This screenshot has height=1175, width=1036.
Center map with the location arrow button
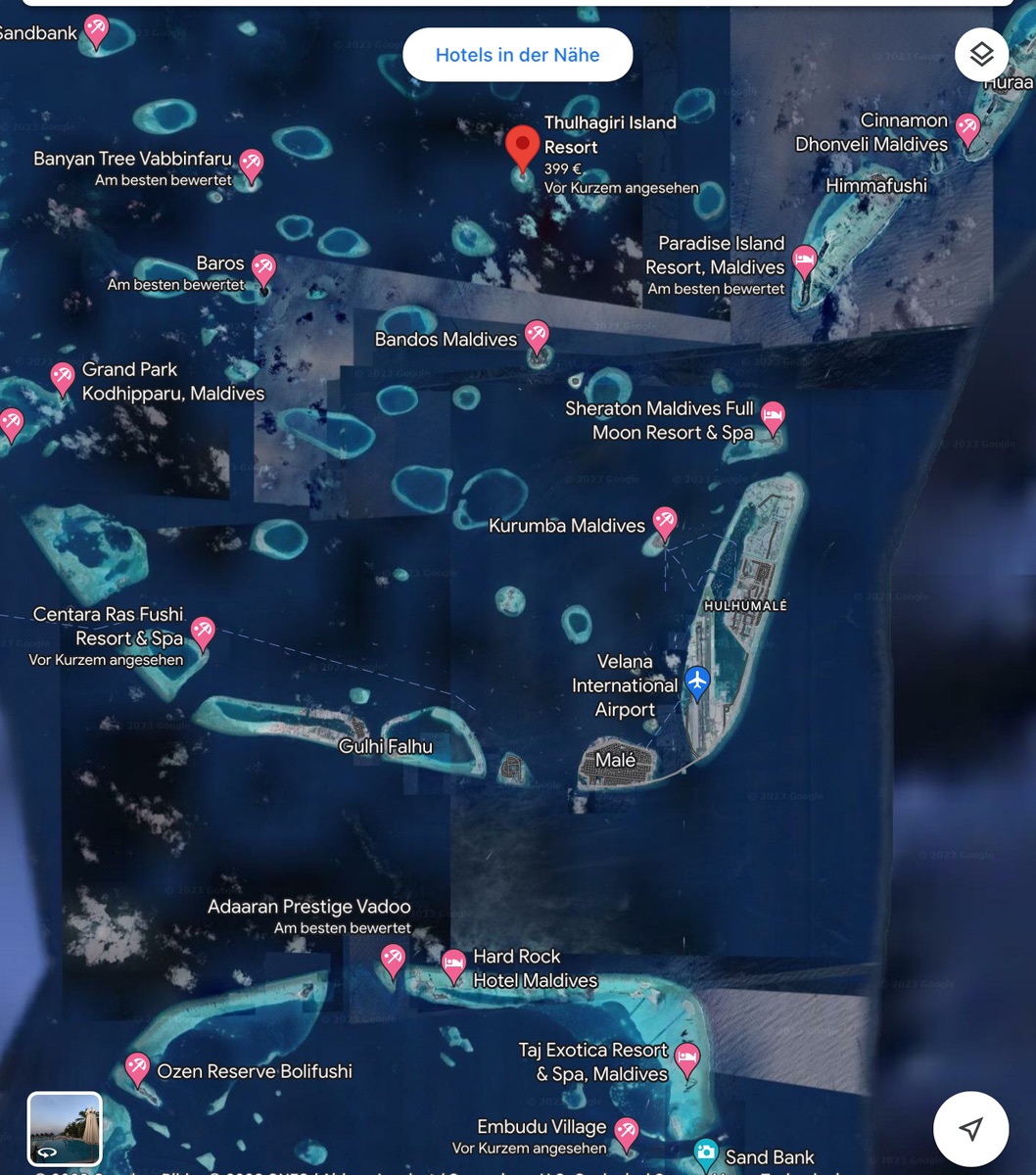(x=970, y=1129)
